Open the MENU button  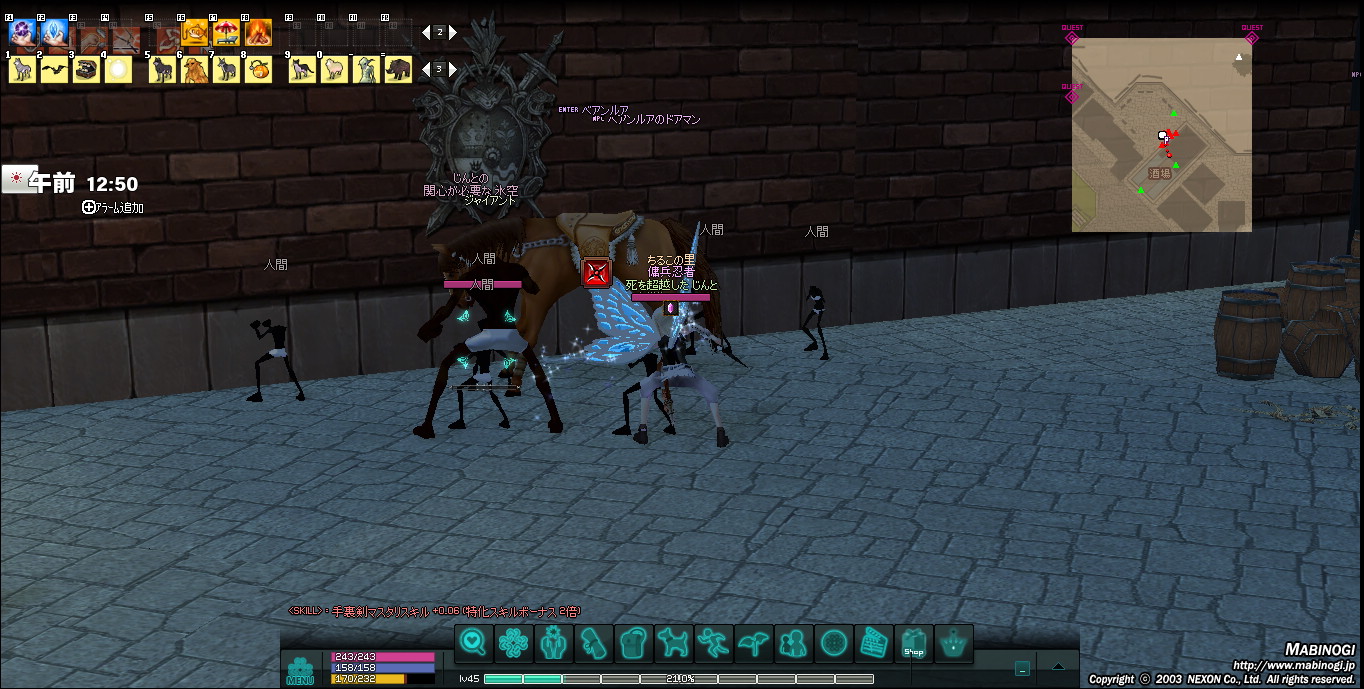(x=300, y=671)
